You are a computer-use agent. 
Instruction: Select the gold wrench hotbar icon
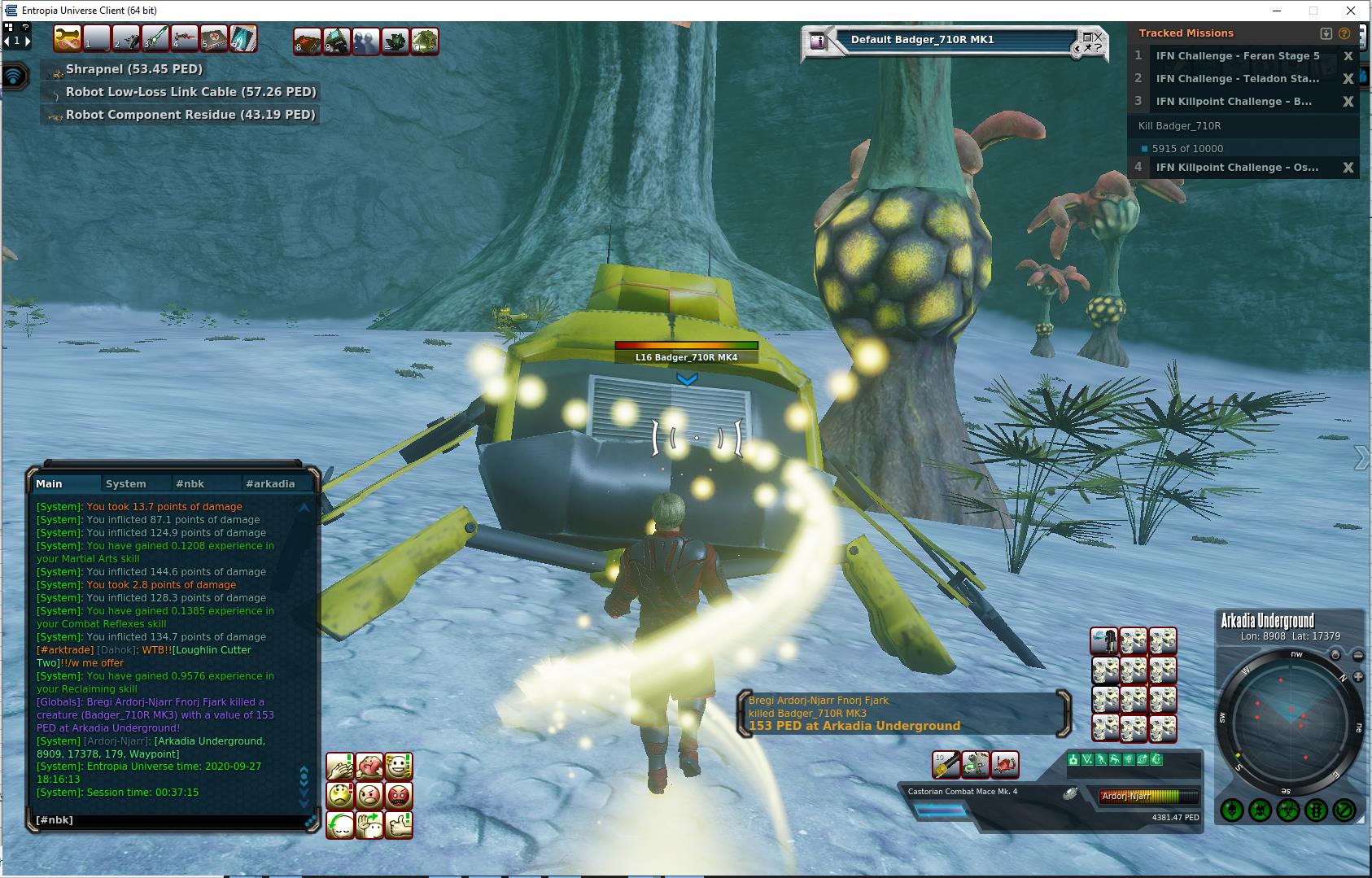68,39
